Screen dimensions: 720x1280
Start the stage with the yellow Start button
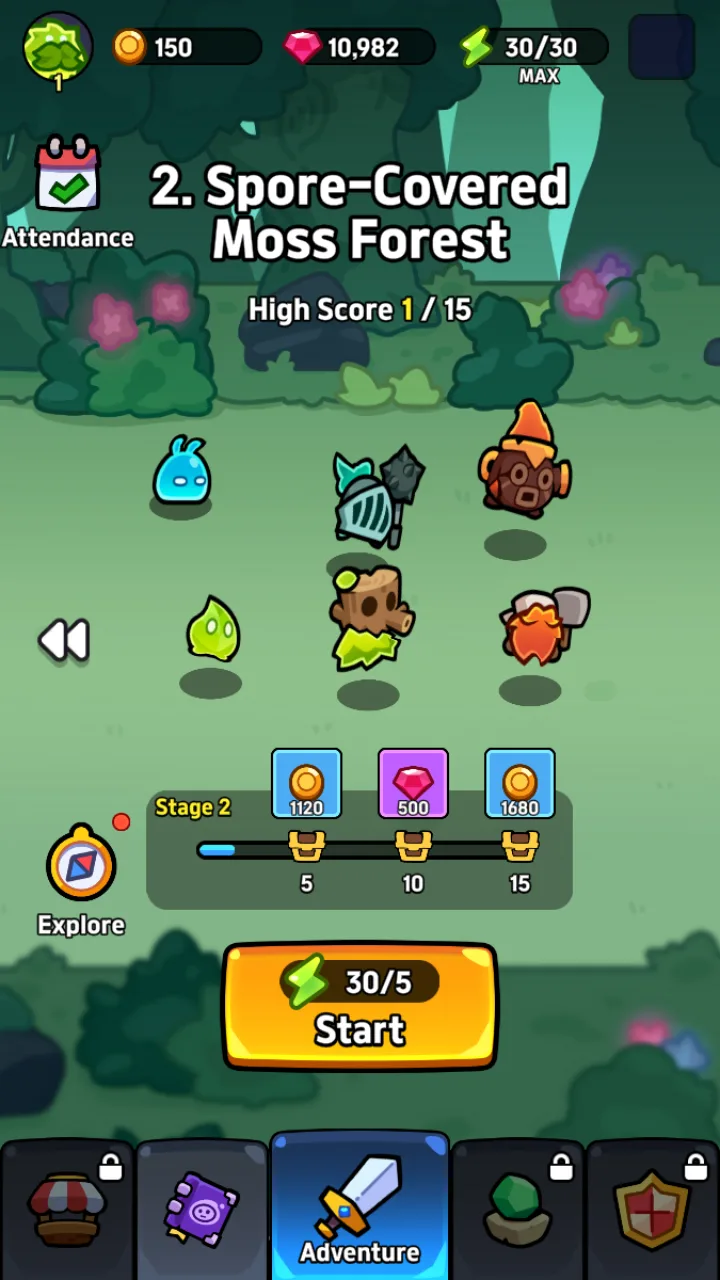click(359, 1006)
